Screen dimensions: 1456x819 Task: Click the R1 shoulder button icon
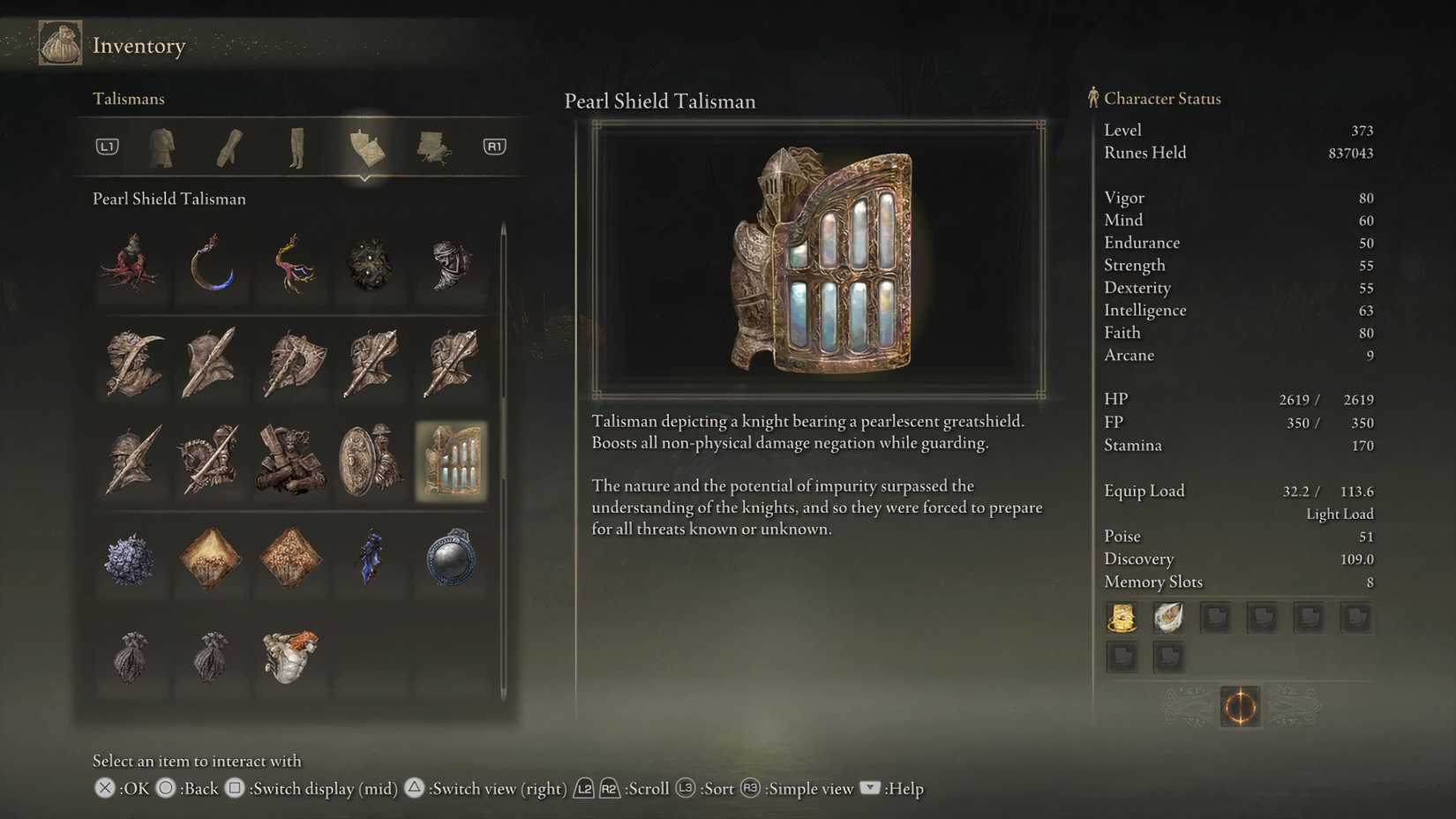[x=492, y=147]
